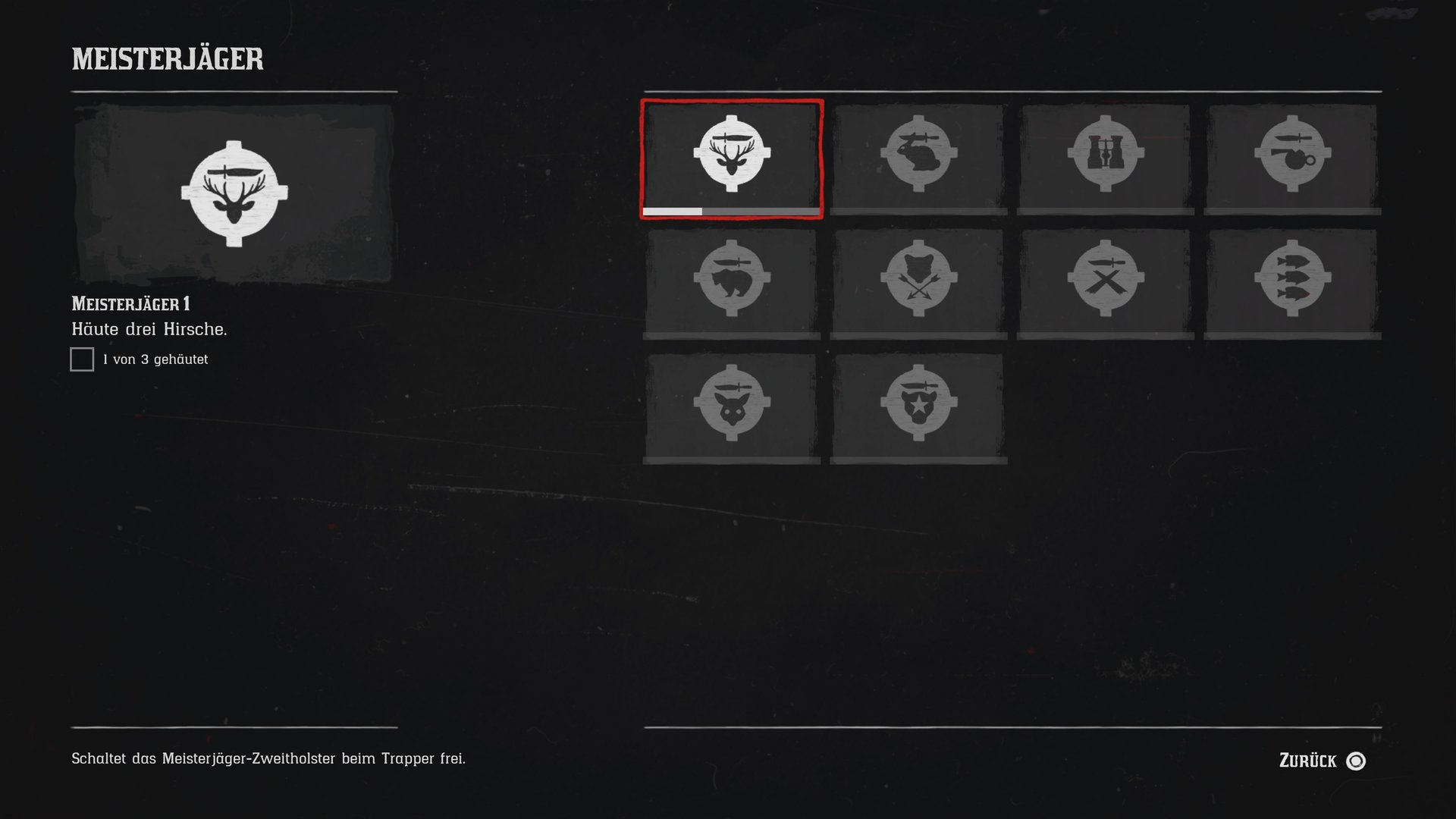Image resolution: width=1456 pixels, height=819 pixels.
Task: Open the three fish challenge tile
Action: 1292,282
